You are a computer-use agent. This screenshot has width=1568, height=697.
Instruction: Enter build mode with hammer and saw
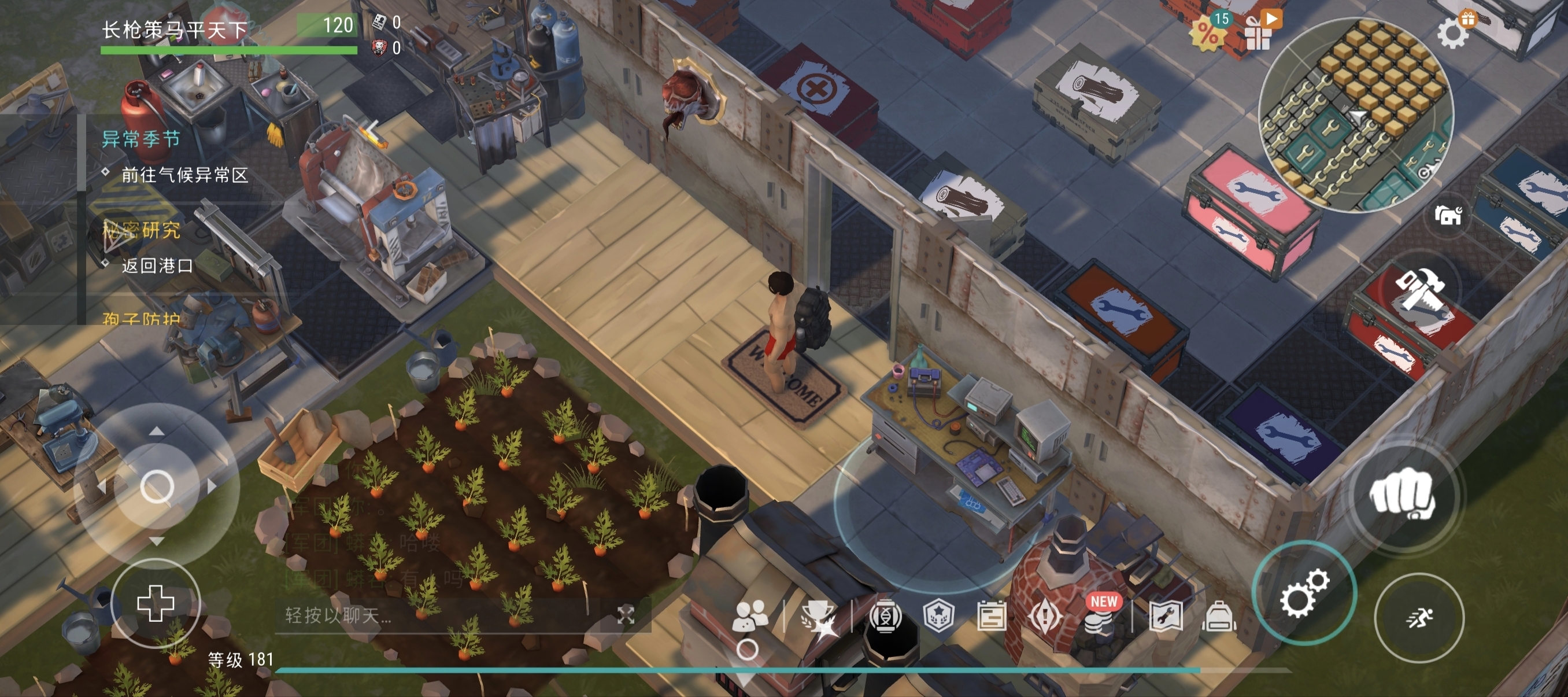(1418, 292)
